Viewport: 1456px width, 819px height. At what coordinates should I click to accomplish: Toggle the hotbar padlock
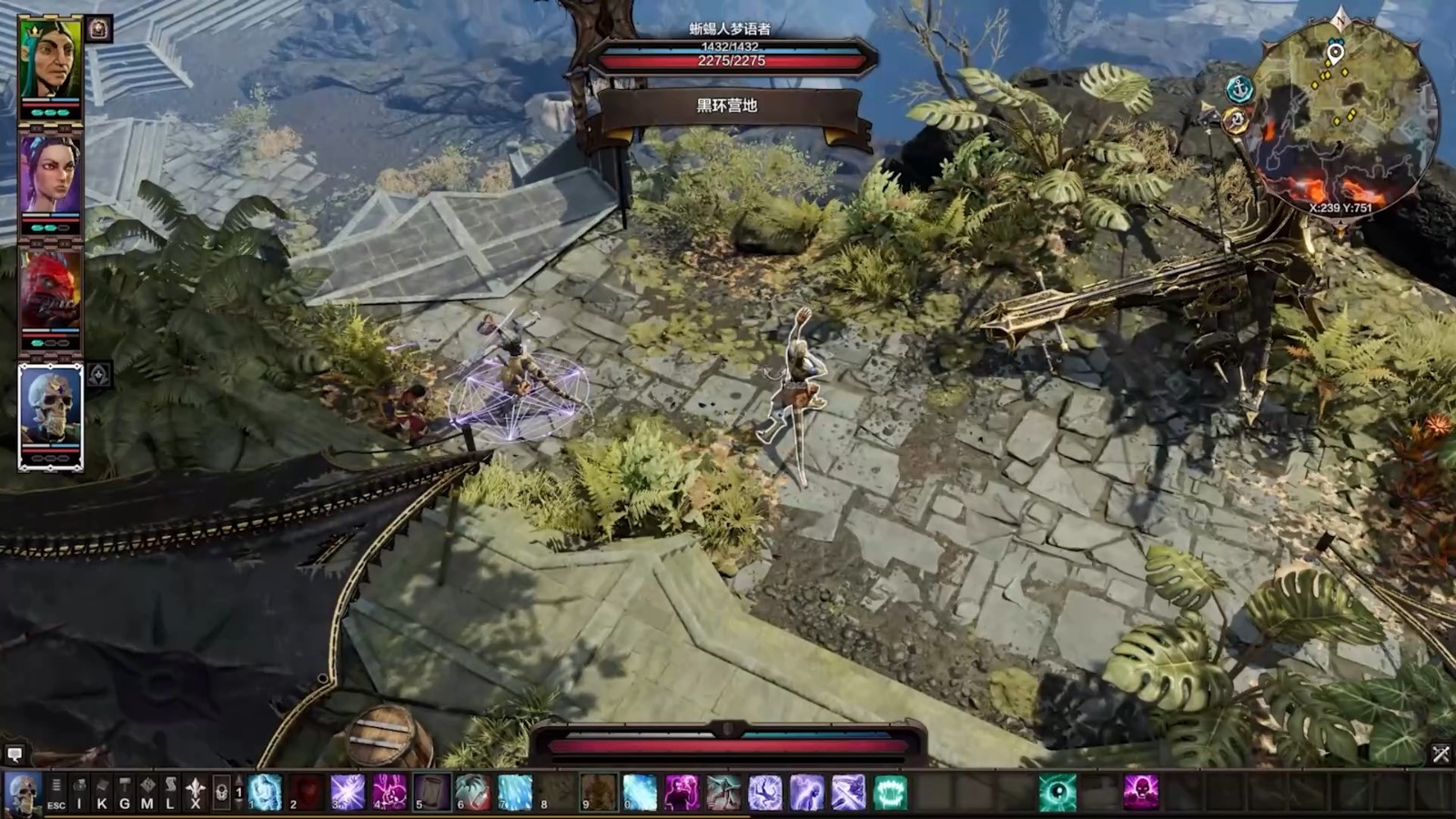tap(221, 794)
